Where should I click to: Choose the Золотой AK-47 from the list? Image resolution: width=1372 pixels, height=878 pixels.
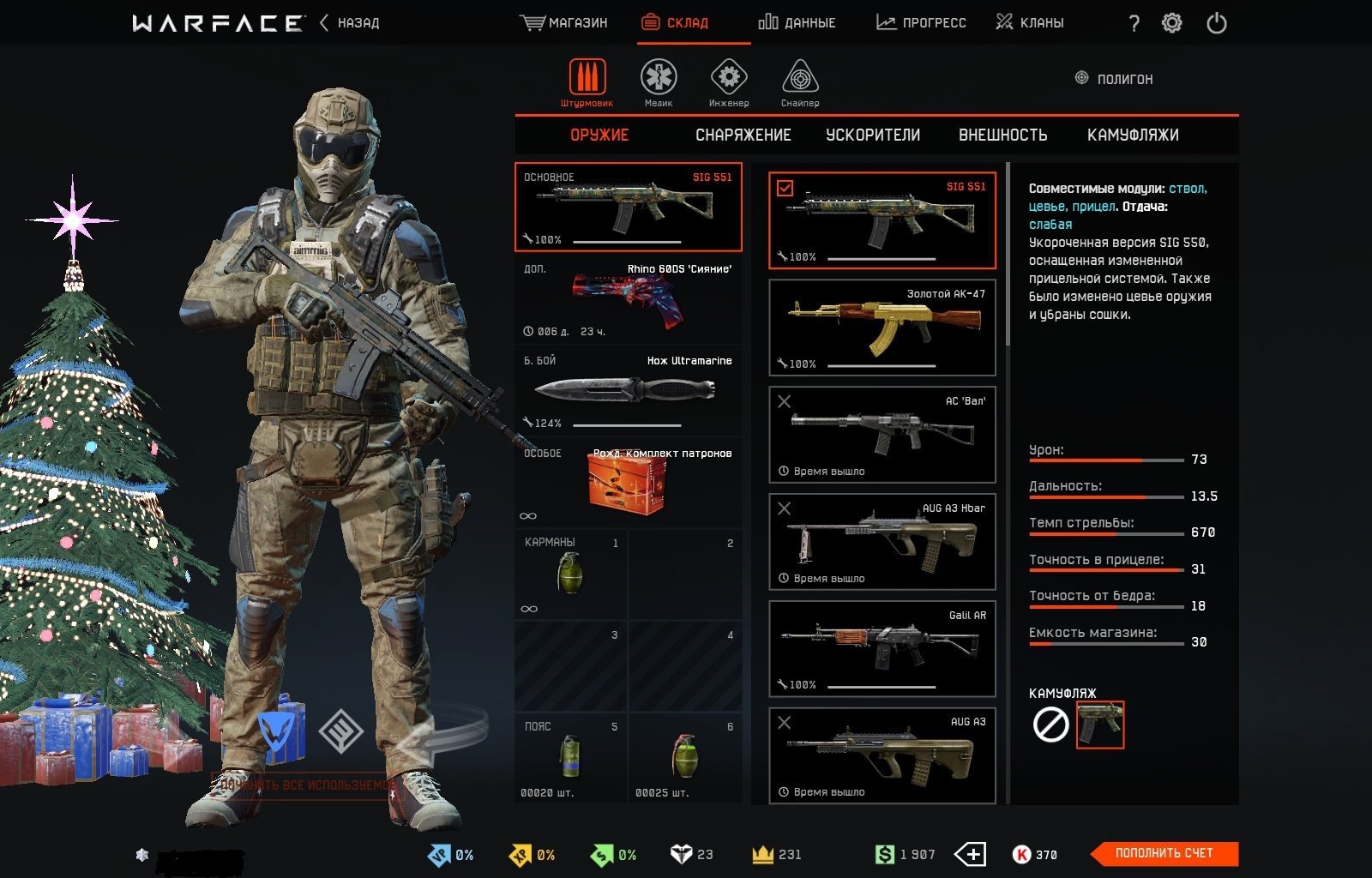pyautogui.click(x=882, y=328)
